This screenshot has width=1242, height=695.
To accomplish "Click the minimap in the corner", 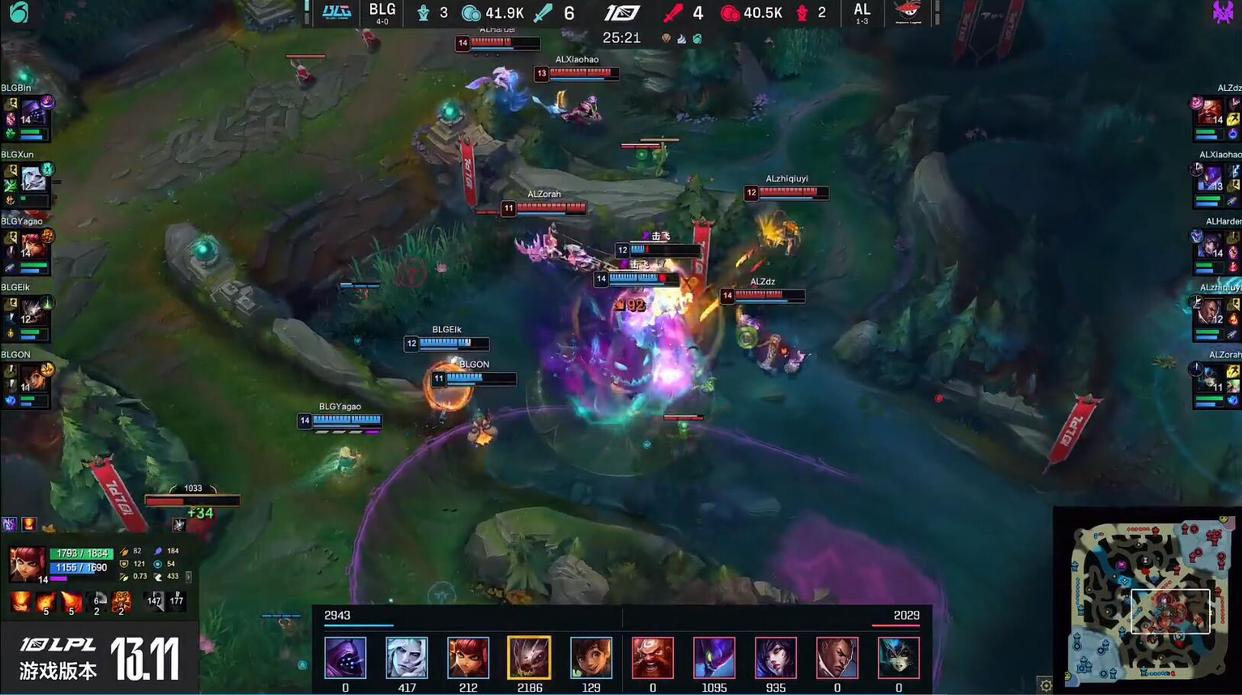I will coord(1147,598).
